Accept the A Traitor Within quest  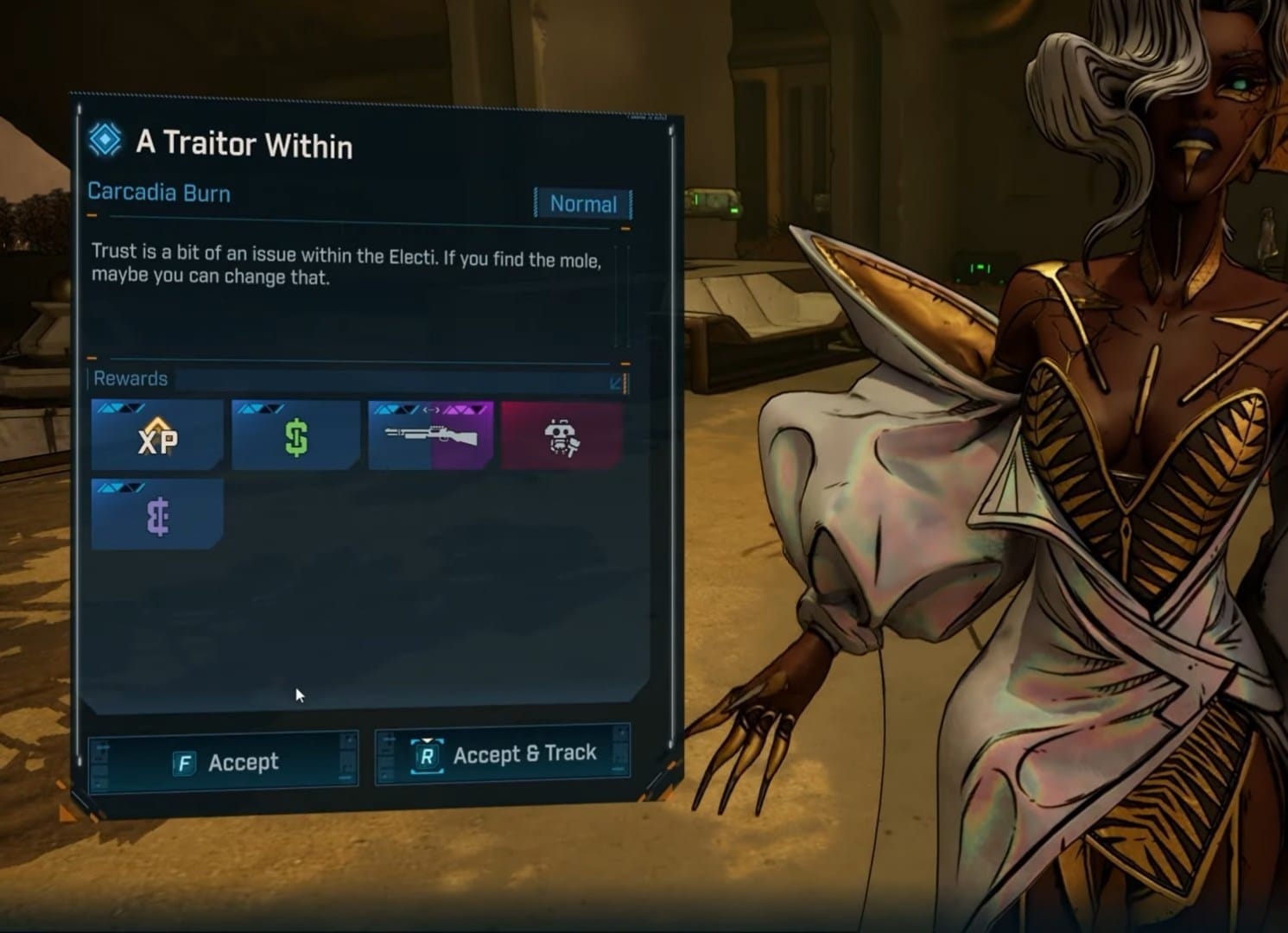click(224, 761)
